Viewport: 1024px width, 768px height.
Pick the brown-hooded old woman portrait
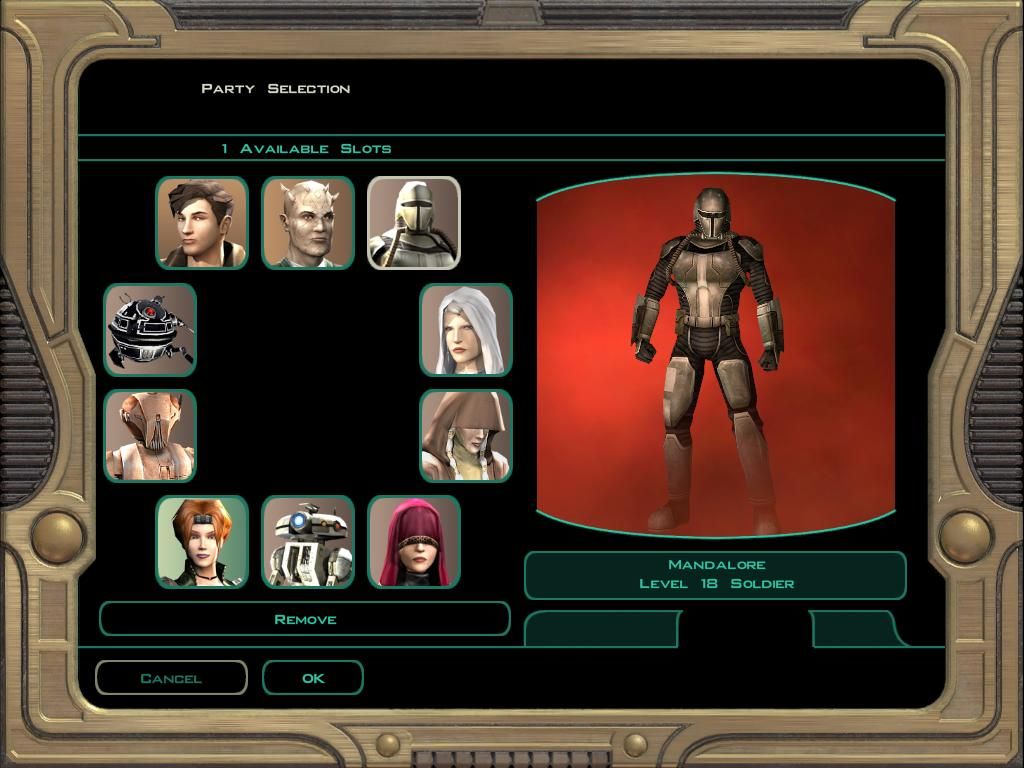coord(466,436)
